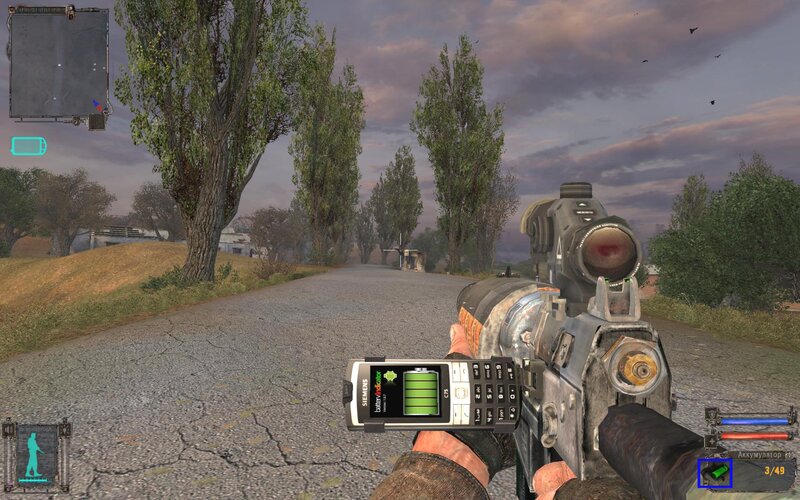Select the cyan battery charge icon

(x=28, y=146)
